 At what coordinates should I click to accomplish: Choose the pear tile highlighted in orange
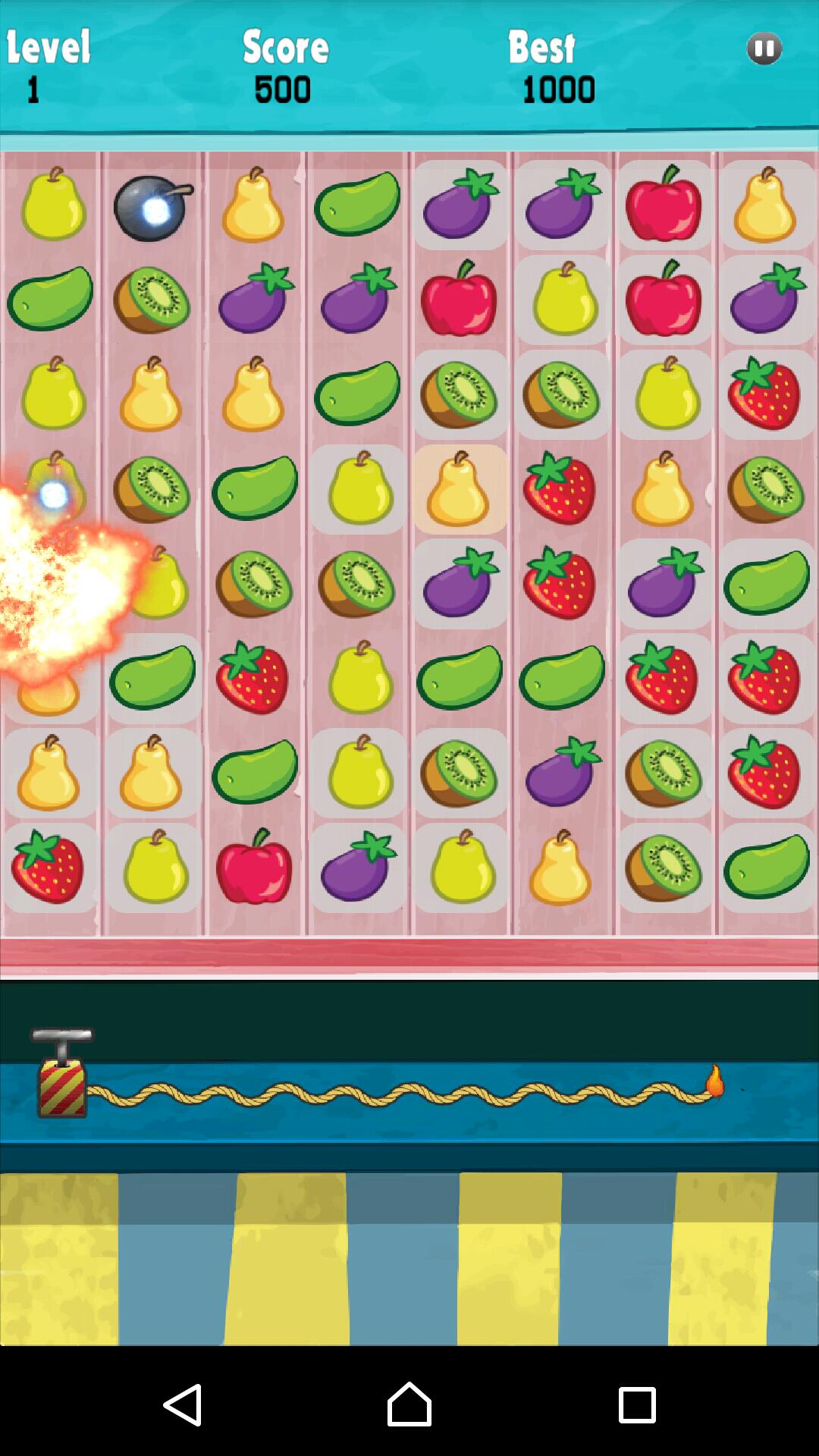click(460, 489)
